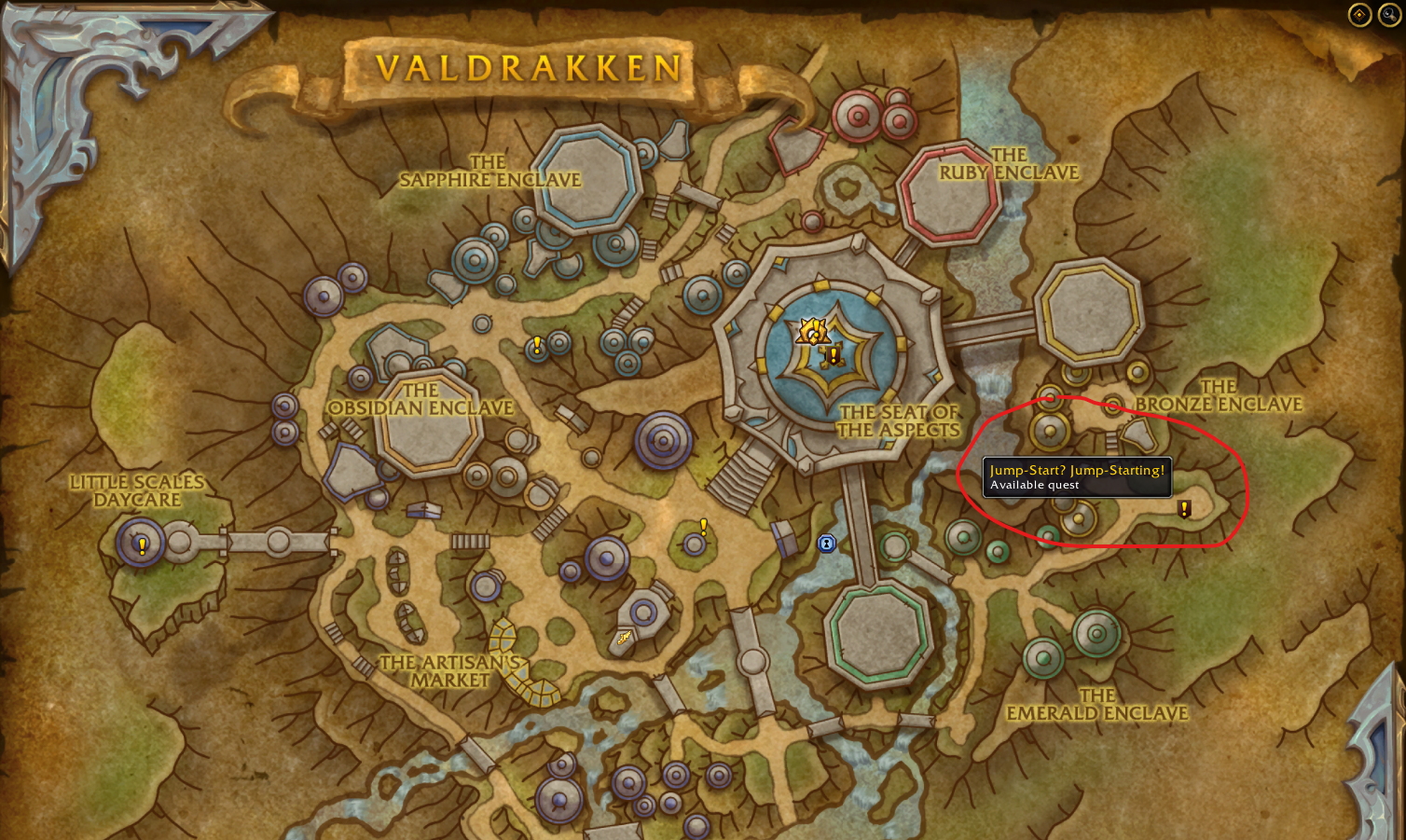Screen dimensions: 1406x840
Task: Select the dark red banner quest marker
Action: pos(834,355)
